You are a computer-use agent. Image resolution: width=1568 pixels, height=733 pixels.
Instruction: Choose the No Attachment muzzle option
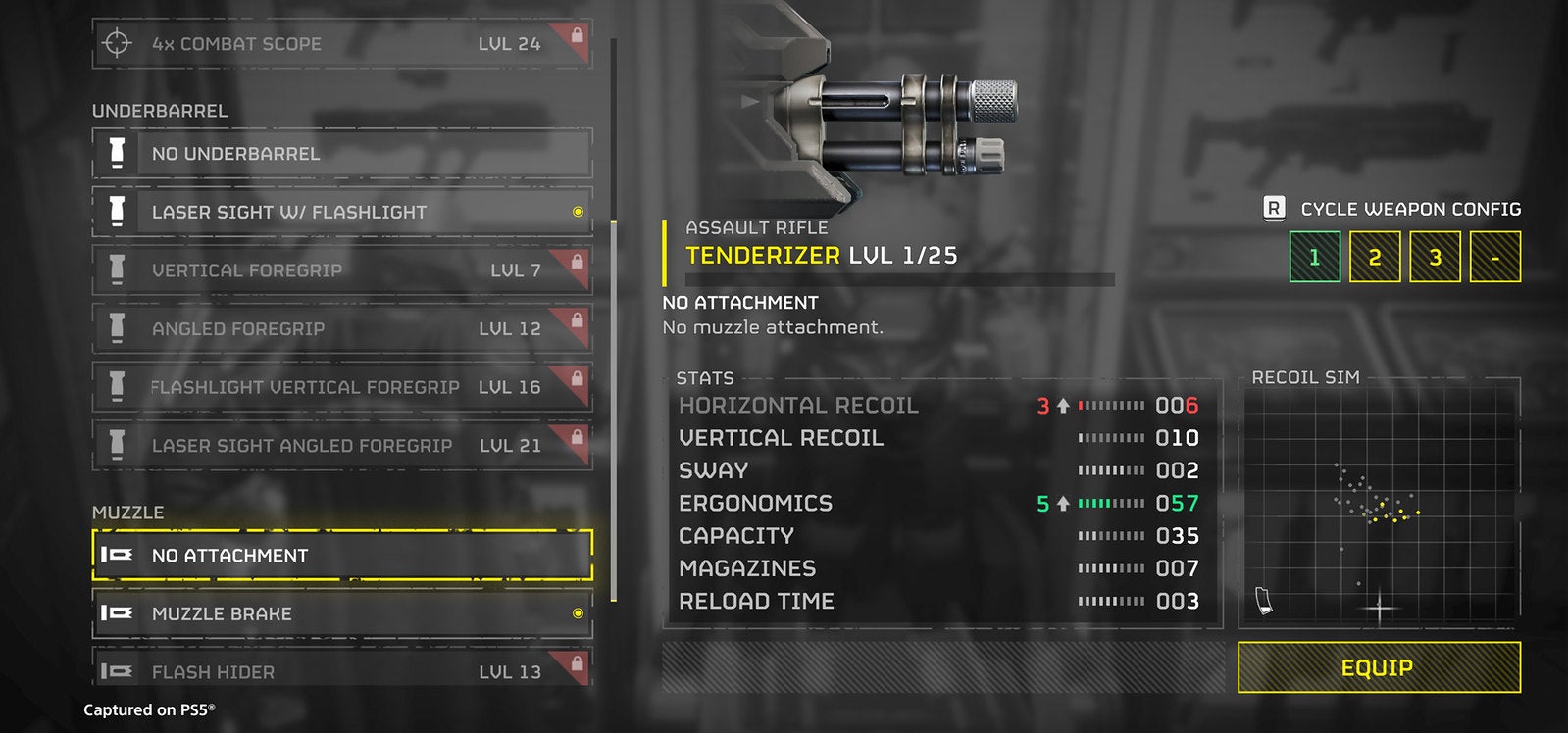[x=341, y=556]
